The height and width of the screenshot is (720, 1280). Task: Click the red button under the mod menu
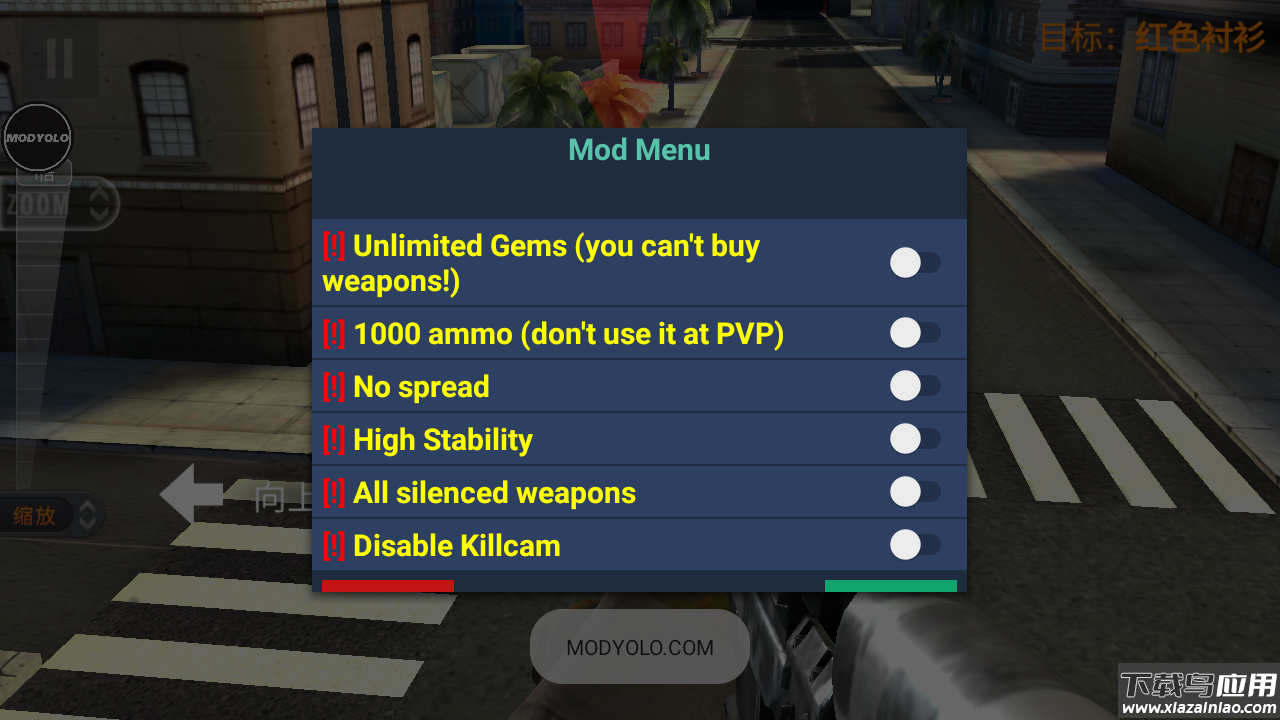coord(388,586)
